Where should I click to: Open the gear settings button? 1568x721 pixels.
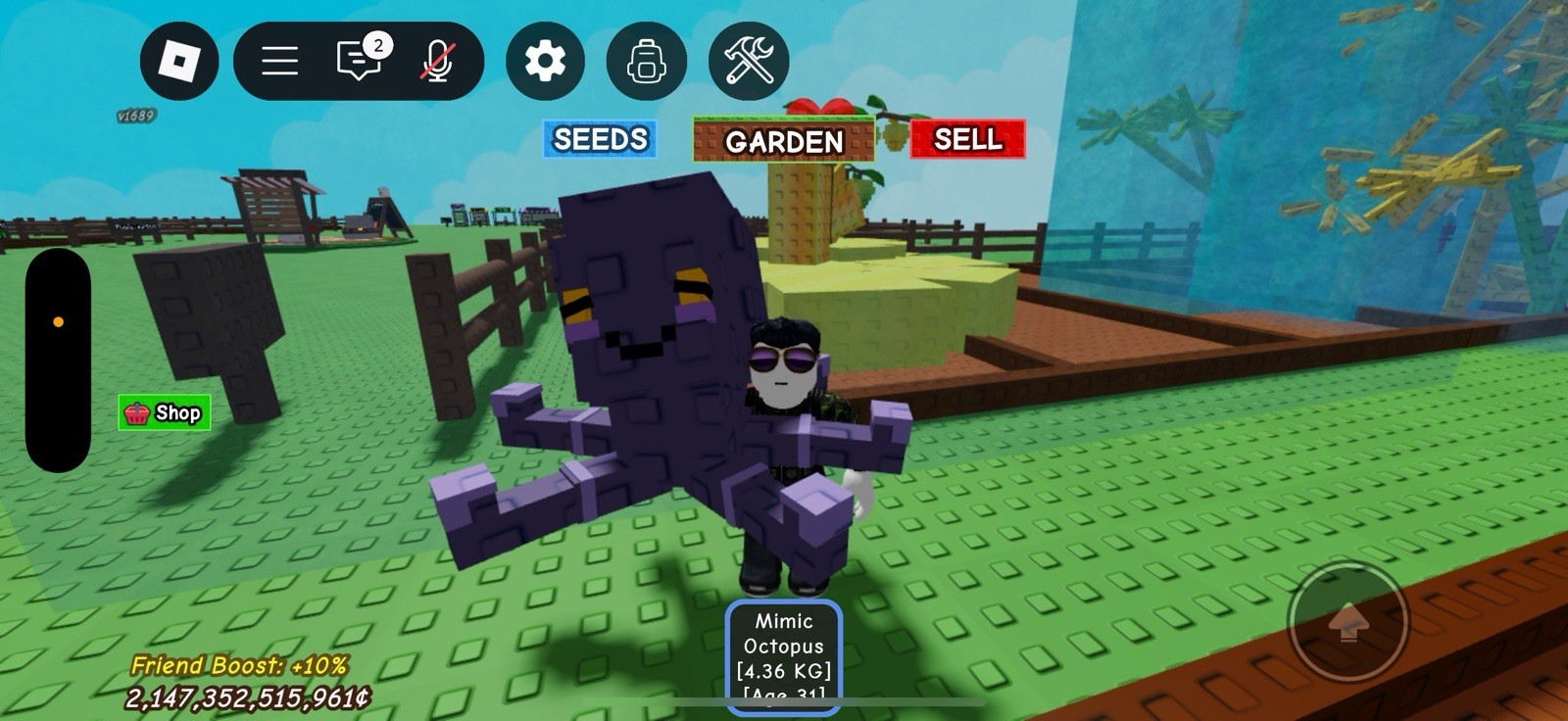(545, 61)
